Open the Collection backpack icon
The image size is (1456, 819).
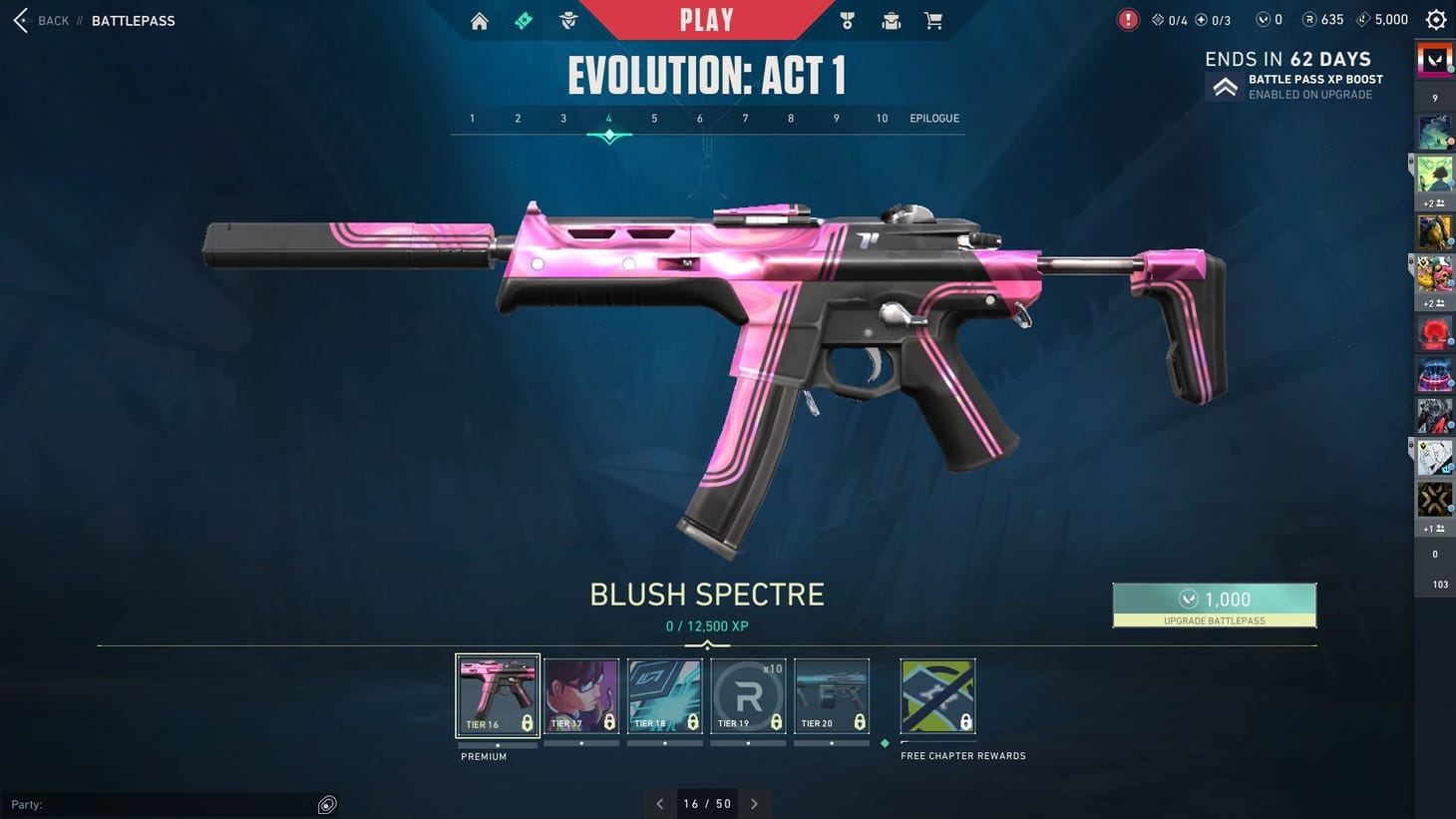891,20
